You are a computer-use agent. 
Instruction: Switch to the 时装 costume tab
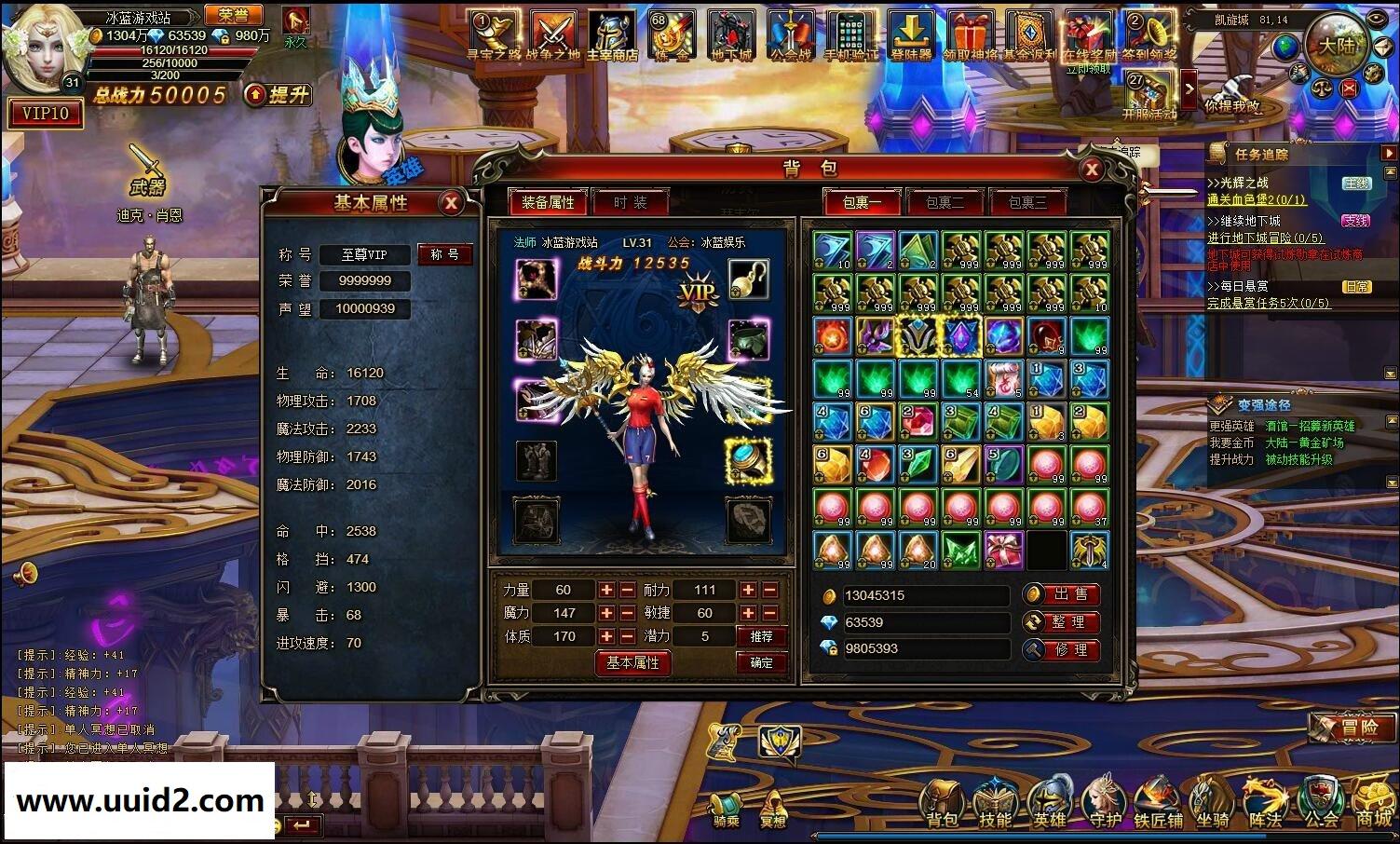point(631,202)
